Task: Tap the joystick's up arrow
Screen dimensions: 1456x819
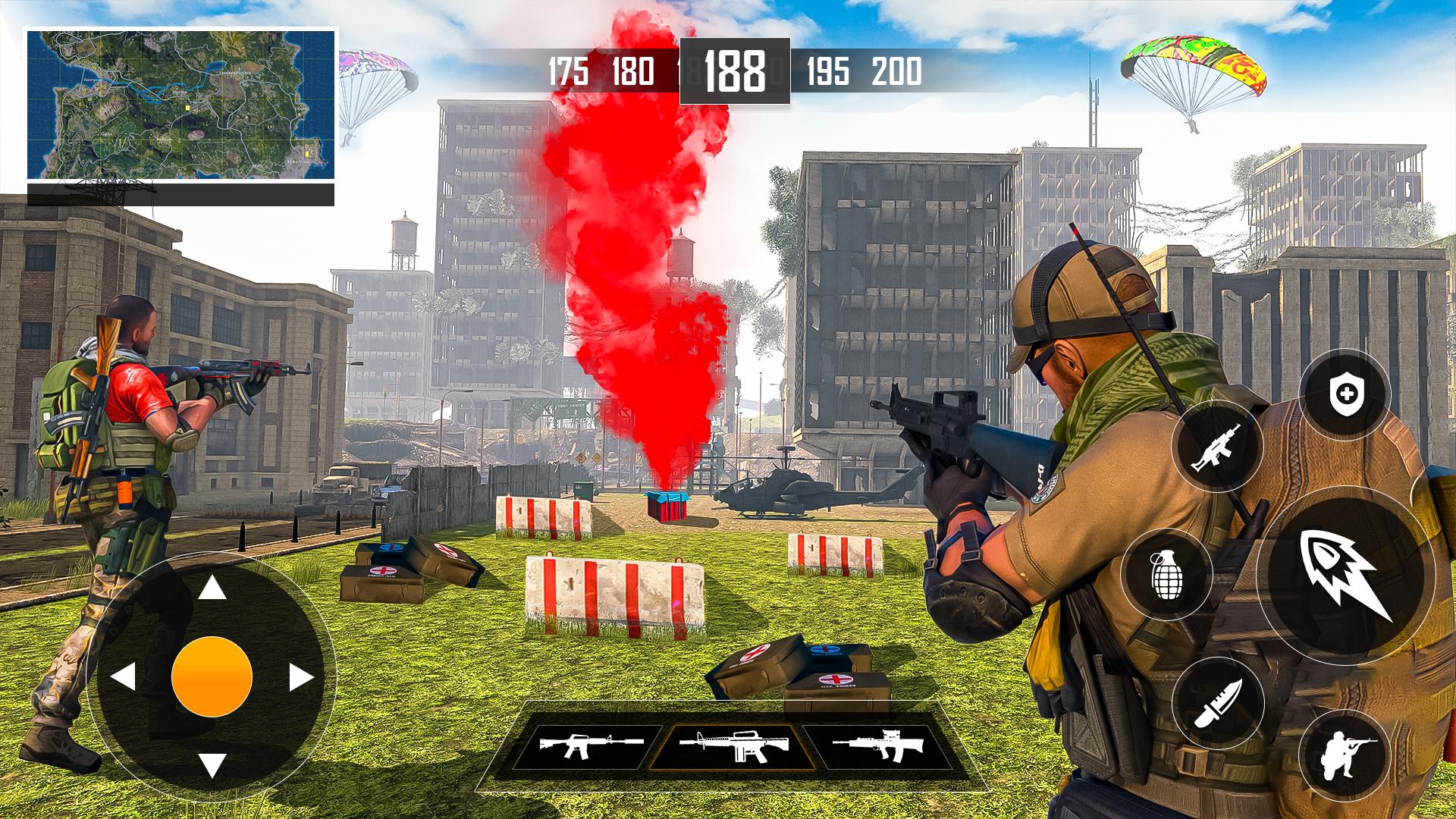Action: [x=212, y=586]
